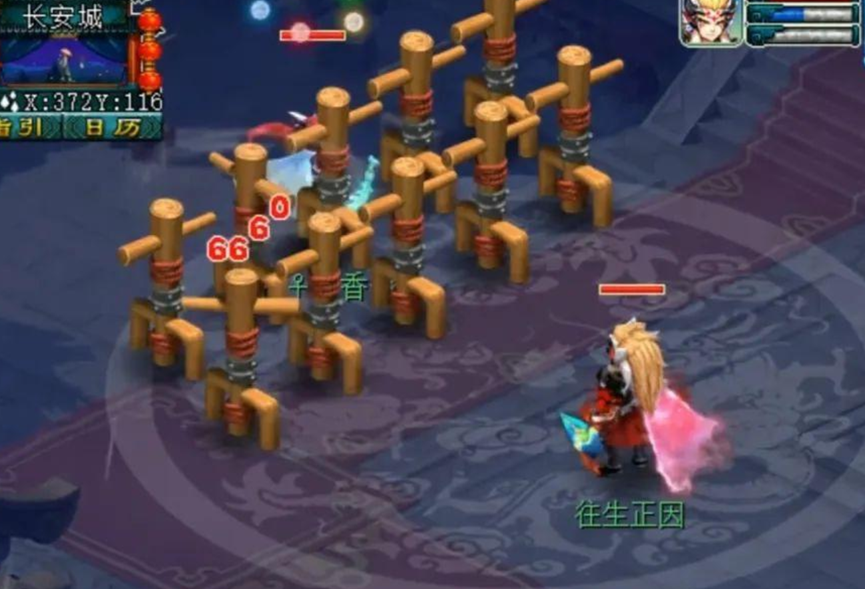Click the 长安城 location name header

63,15
